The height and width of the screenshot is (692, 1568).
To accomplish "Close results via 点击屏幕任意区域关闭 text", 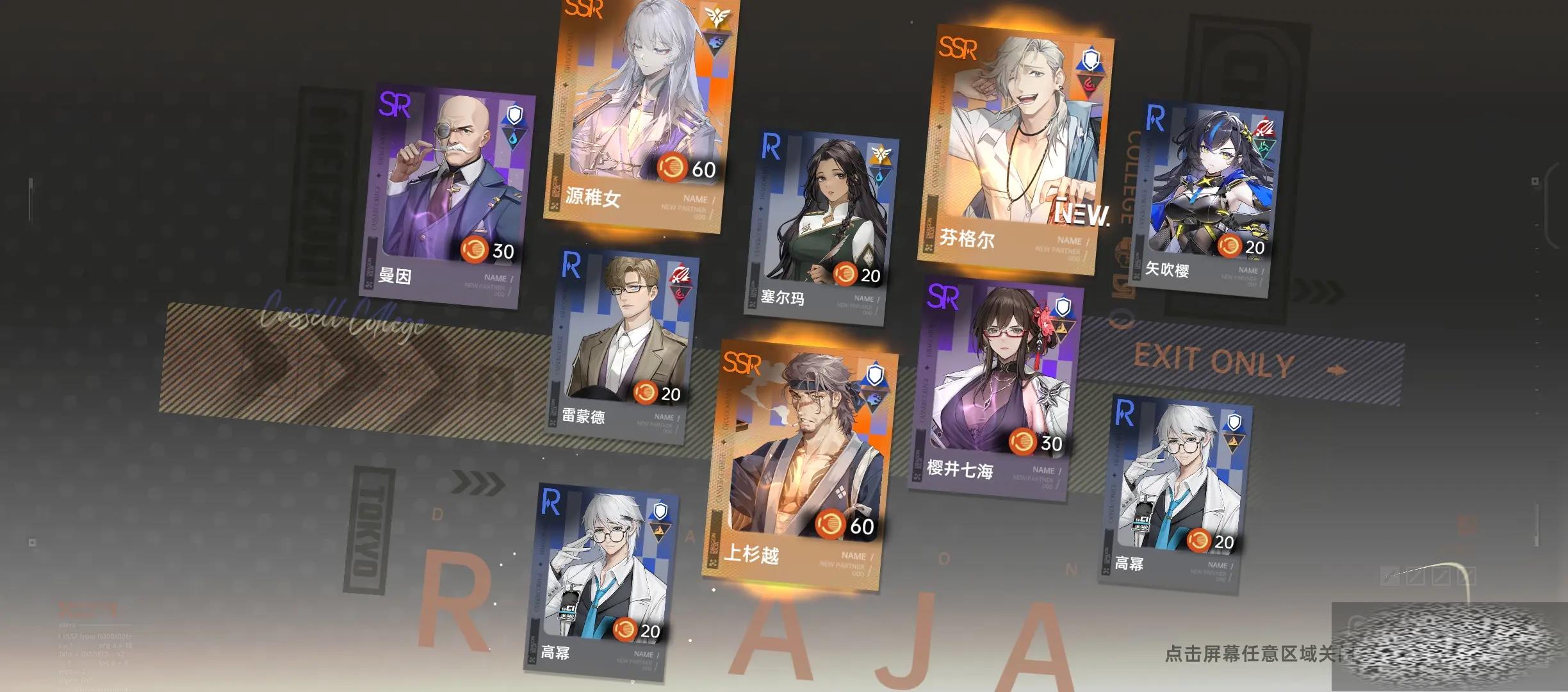I will (1249, 654).
